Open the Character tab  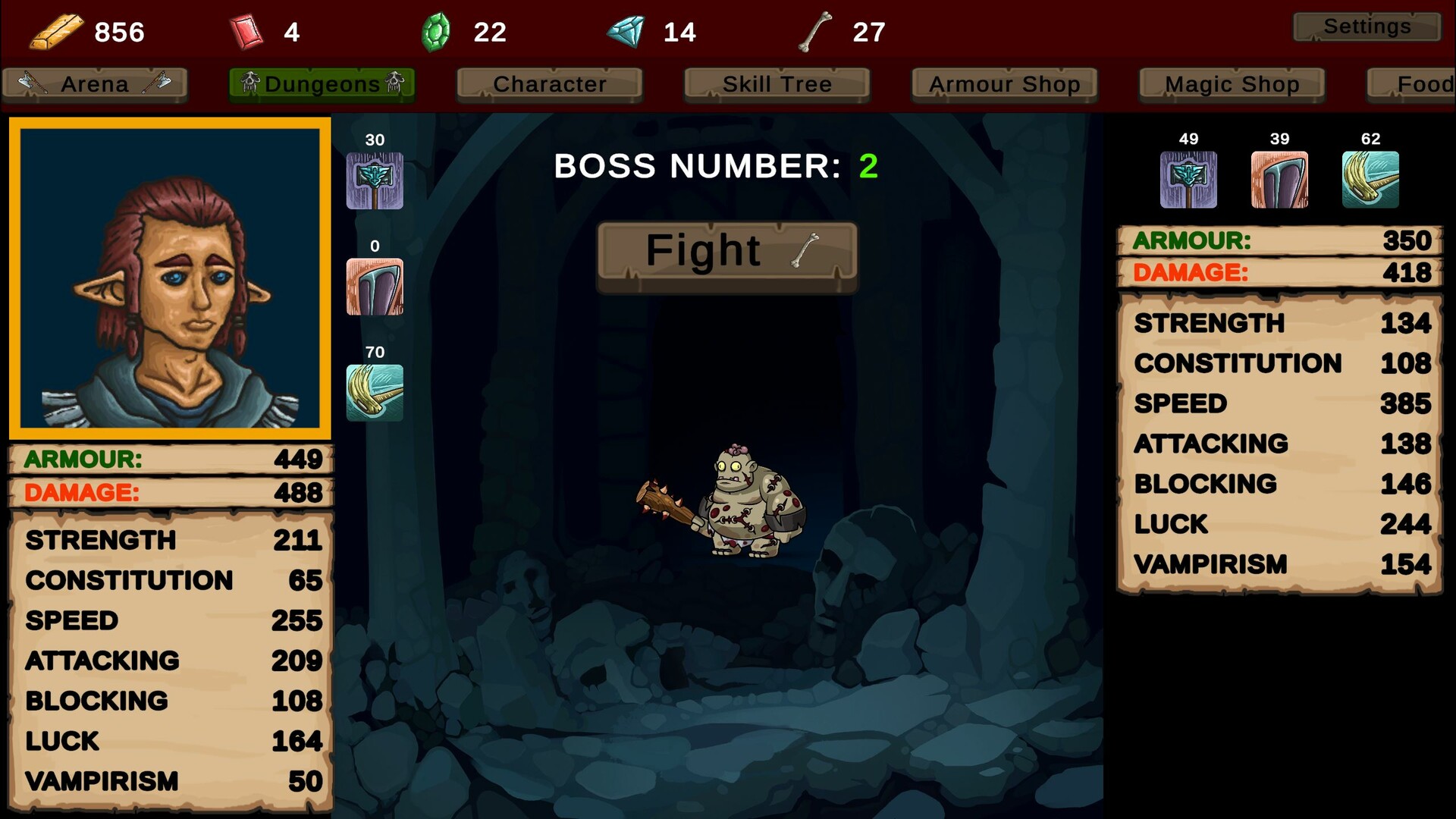(548, 84)
